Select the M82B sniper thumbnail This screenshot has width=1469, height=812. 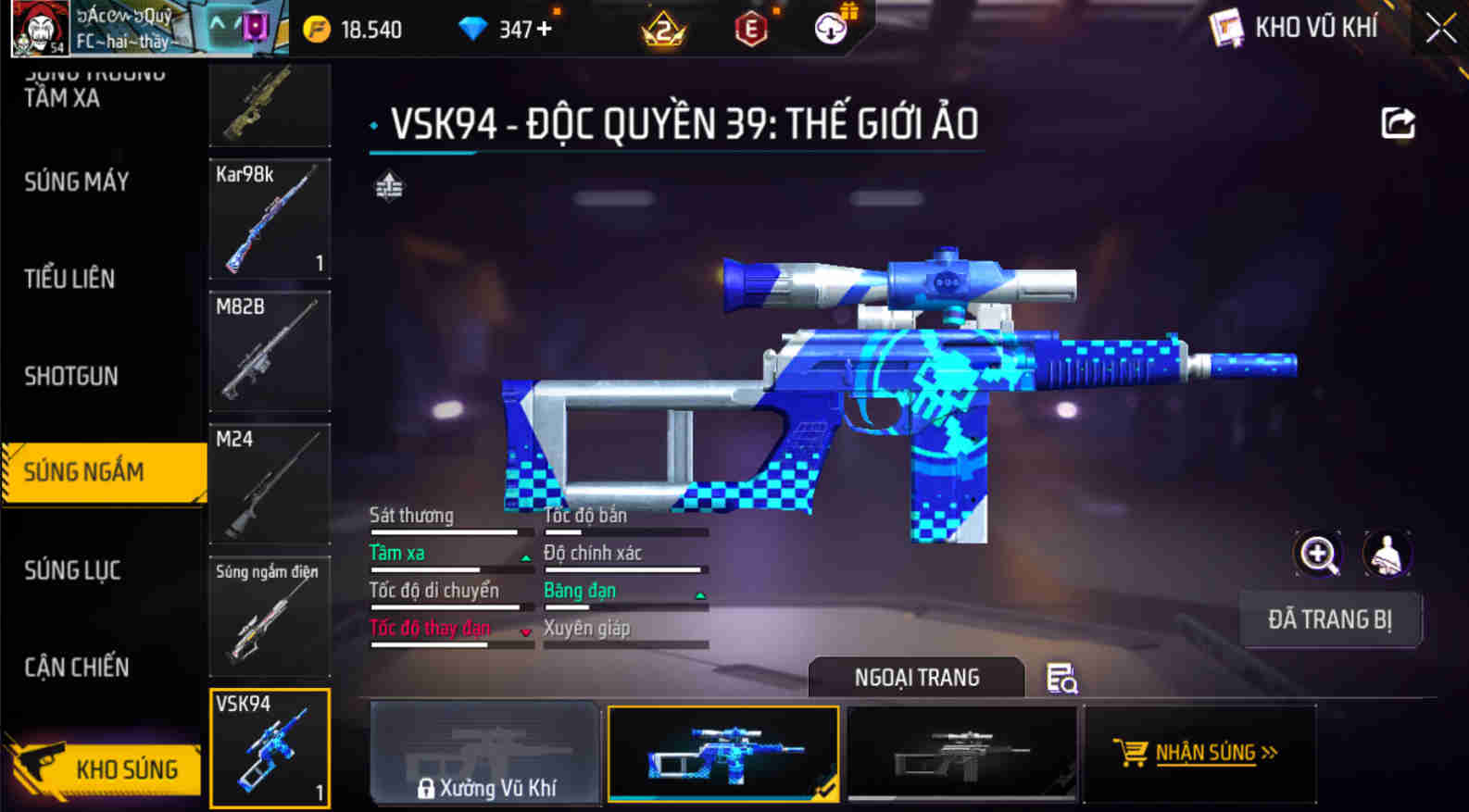point(270,352)
